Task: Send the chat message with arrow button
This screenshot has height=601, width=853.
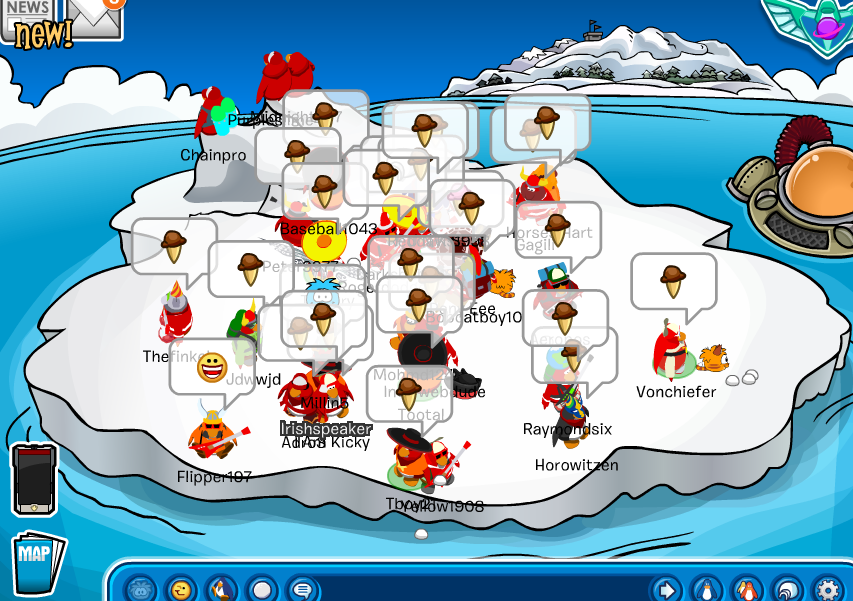Action: click(x=665, y=589)
